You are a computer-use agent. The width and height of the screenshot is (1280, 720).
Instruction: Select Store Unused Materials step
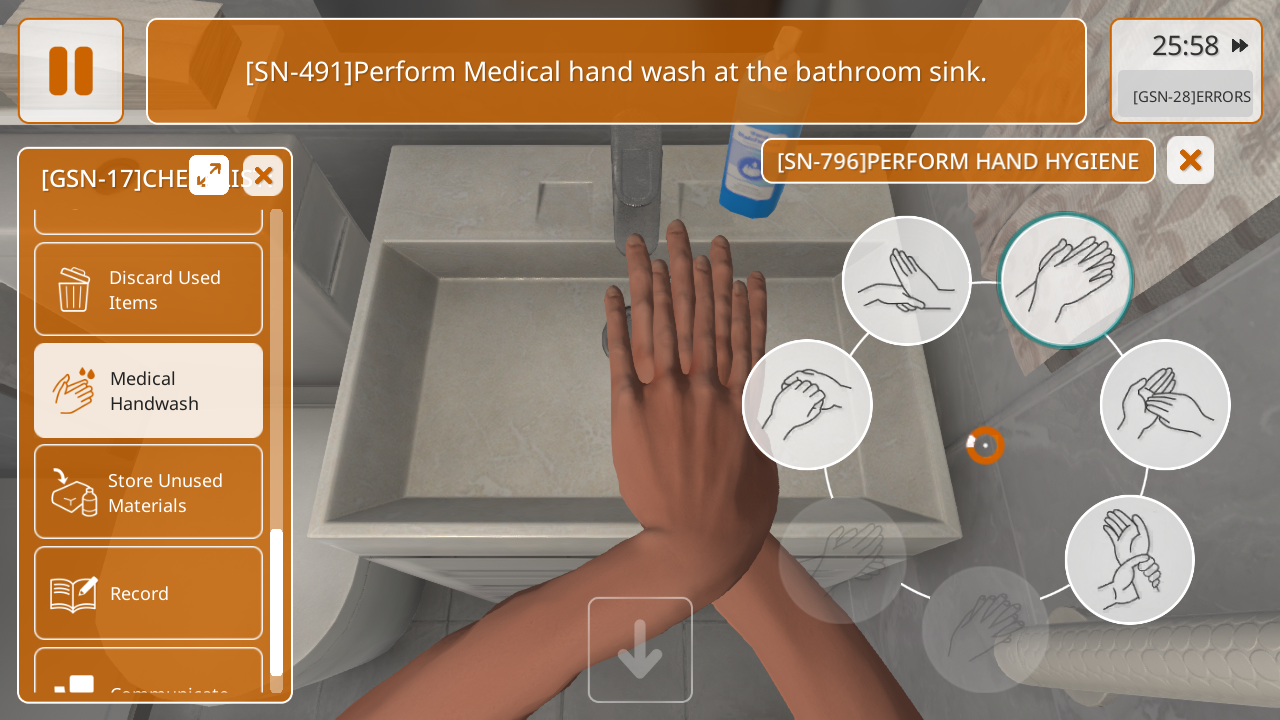[148, 492]
